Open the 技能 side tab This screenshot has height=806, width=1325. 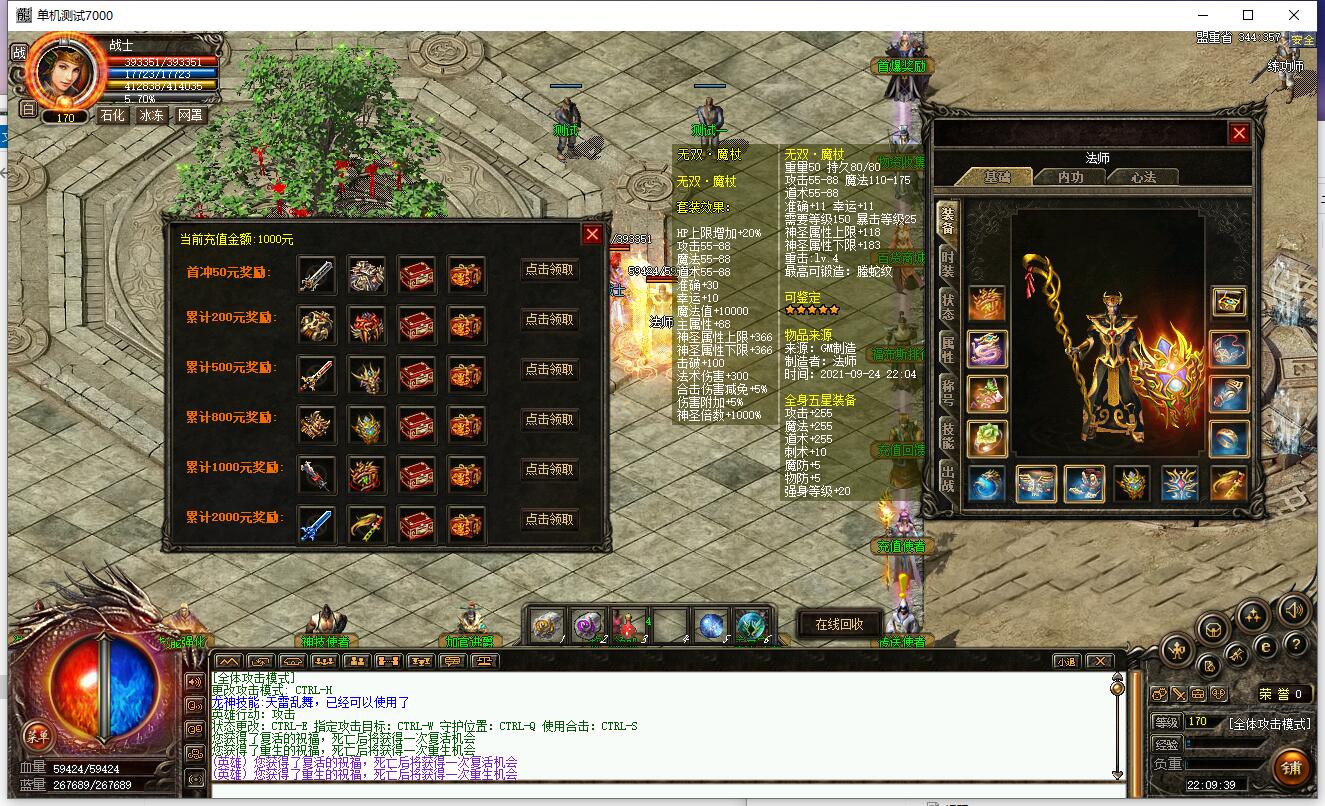[x=946, y=433]
